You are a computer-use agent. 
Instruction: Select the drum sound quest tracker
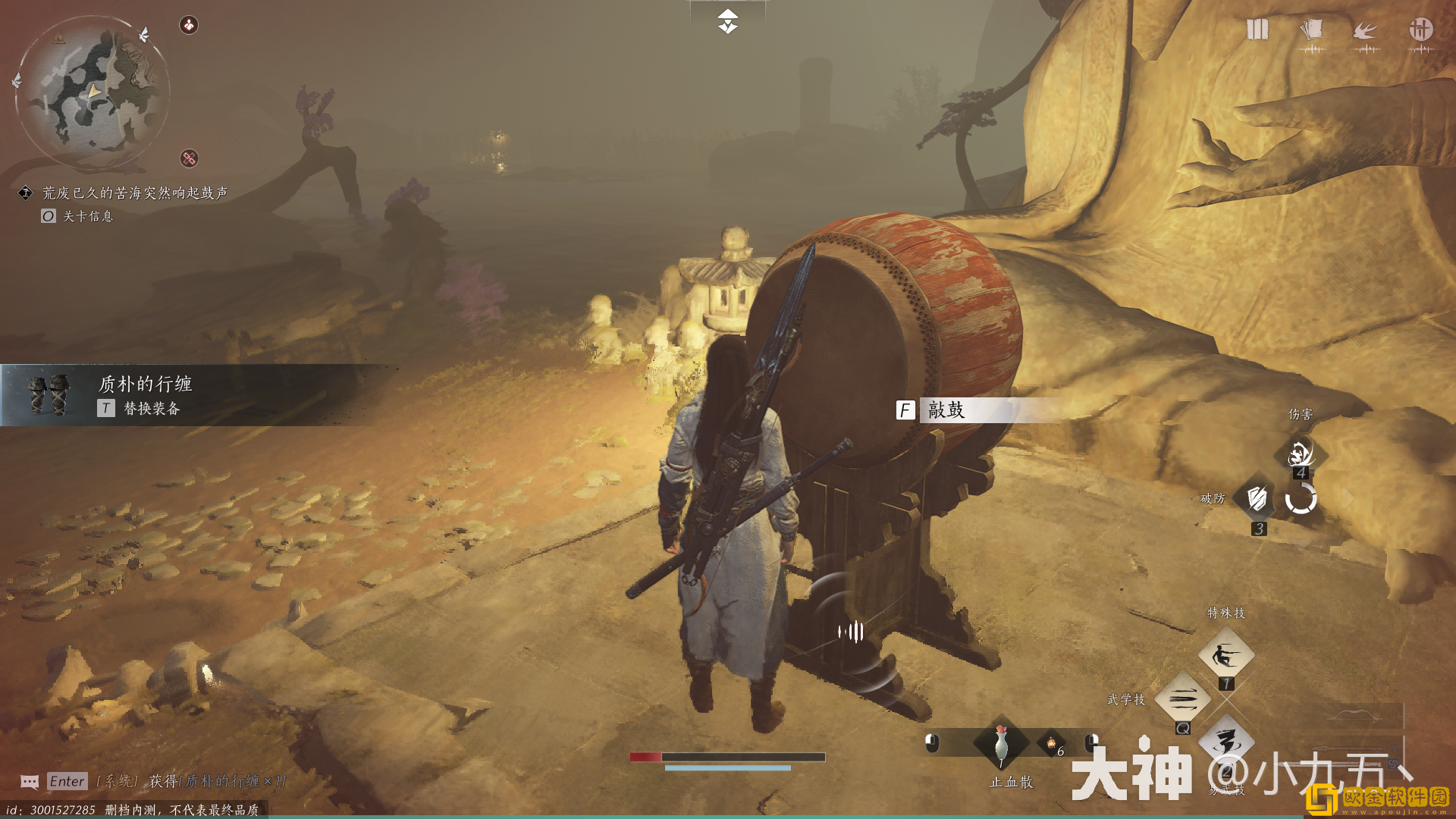pyautogui.click(x=134, y=193)
